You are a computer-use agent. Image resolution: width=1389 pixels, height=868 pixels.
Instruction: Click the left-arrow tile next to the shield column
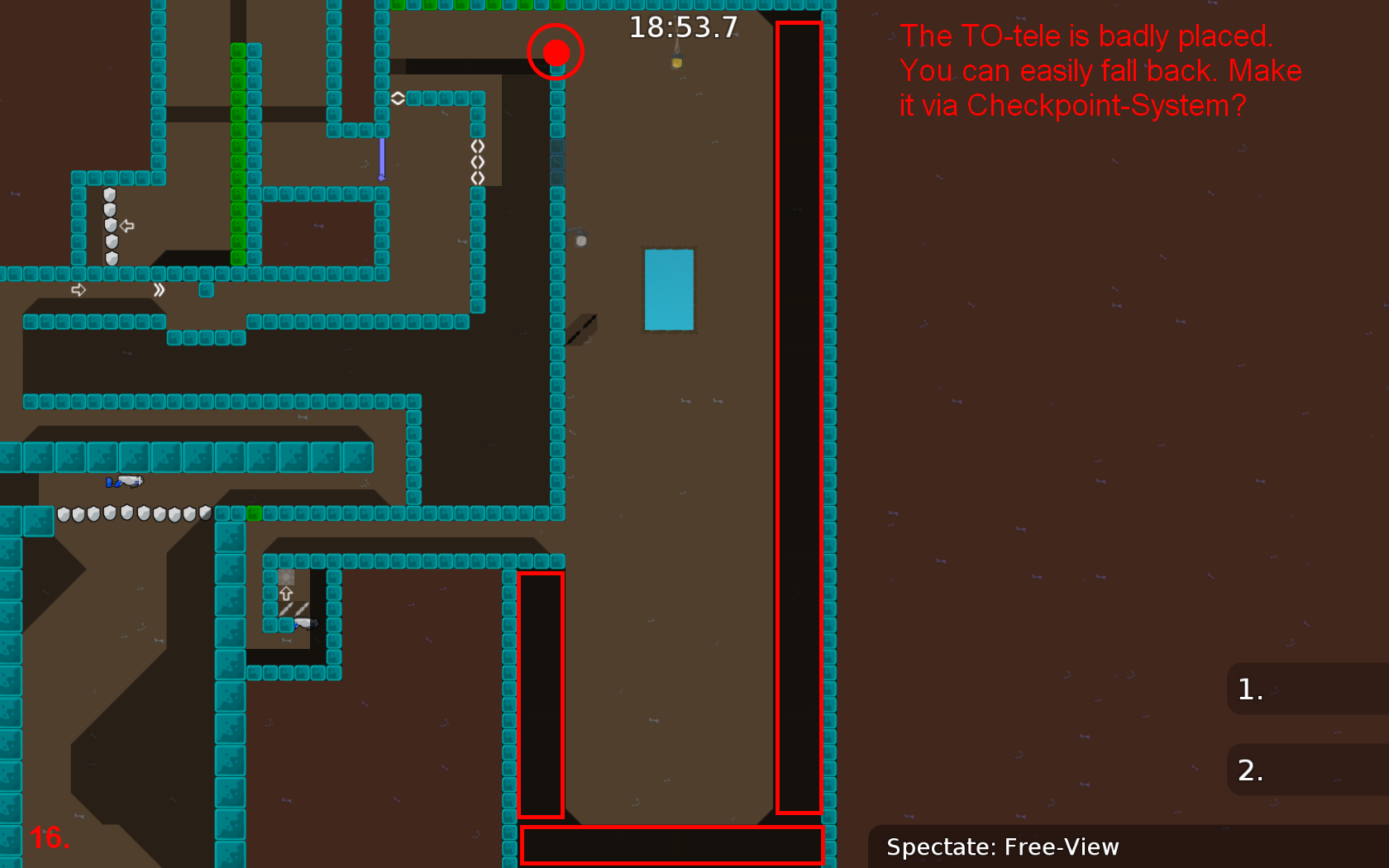point(126,224)
